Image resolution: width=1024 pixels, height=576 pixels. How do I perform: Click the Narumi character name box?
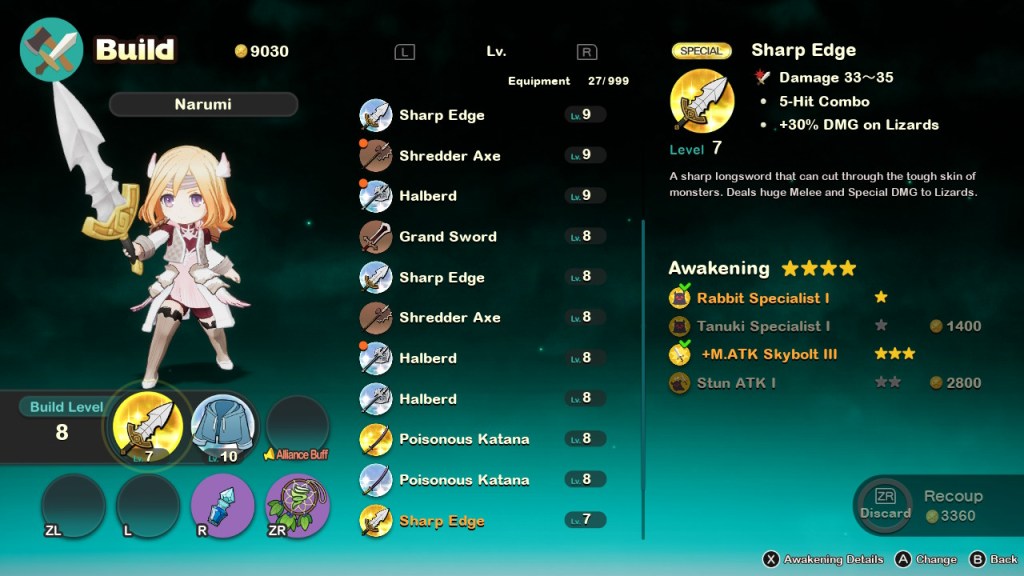point(203,104)
